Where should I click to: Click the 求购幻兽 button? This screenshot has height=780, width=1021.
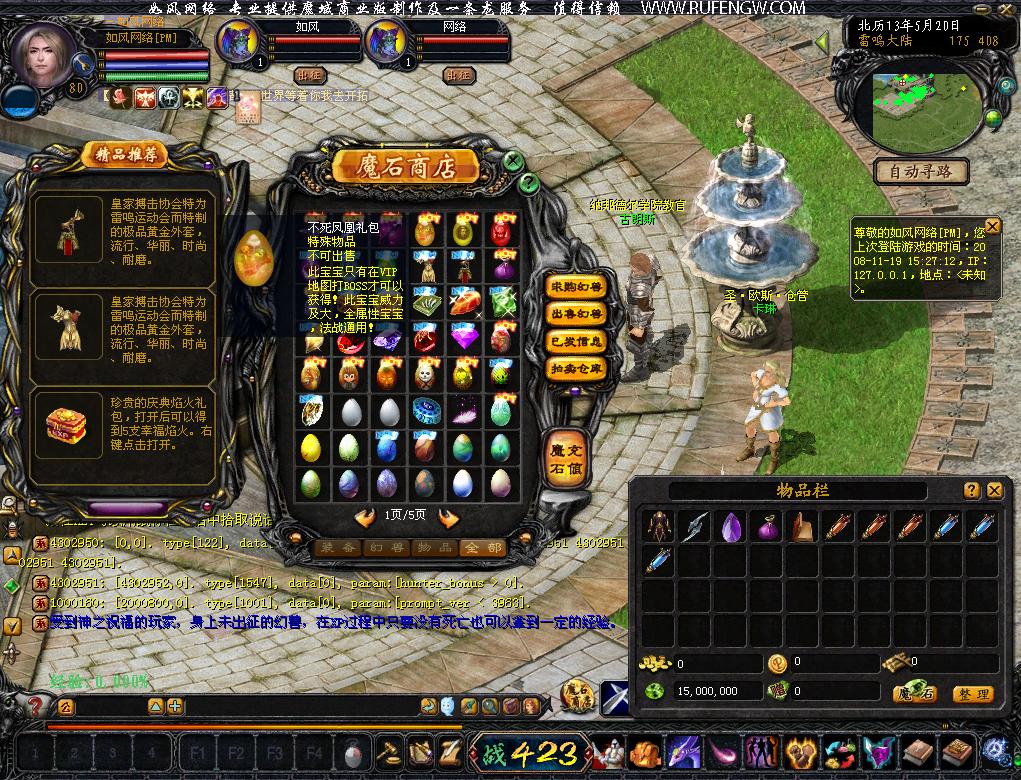pyautogui.click(x=577, y=287)
